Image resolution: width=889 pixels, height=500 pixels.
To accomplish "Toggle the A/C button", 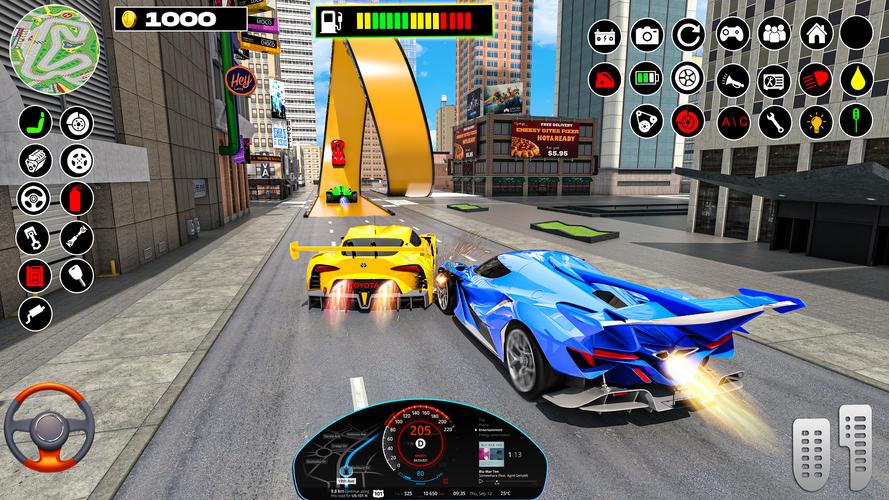I will click(731, 122).
